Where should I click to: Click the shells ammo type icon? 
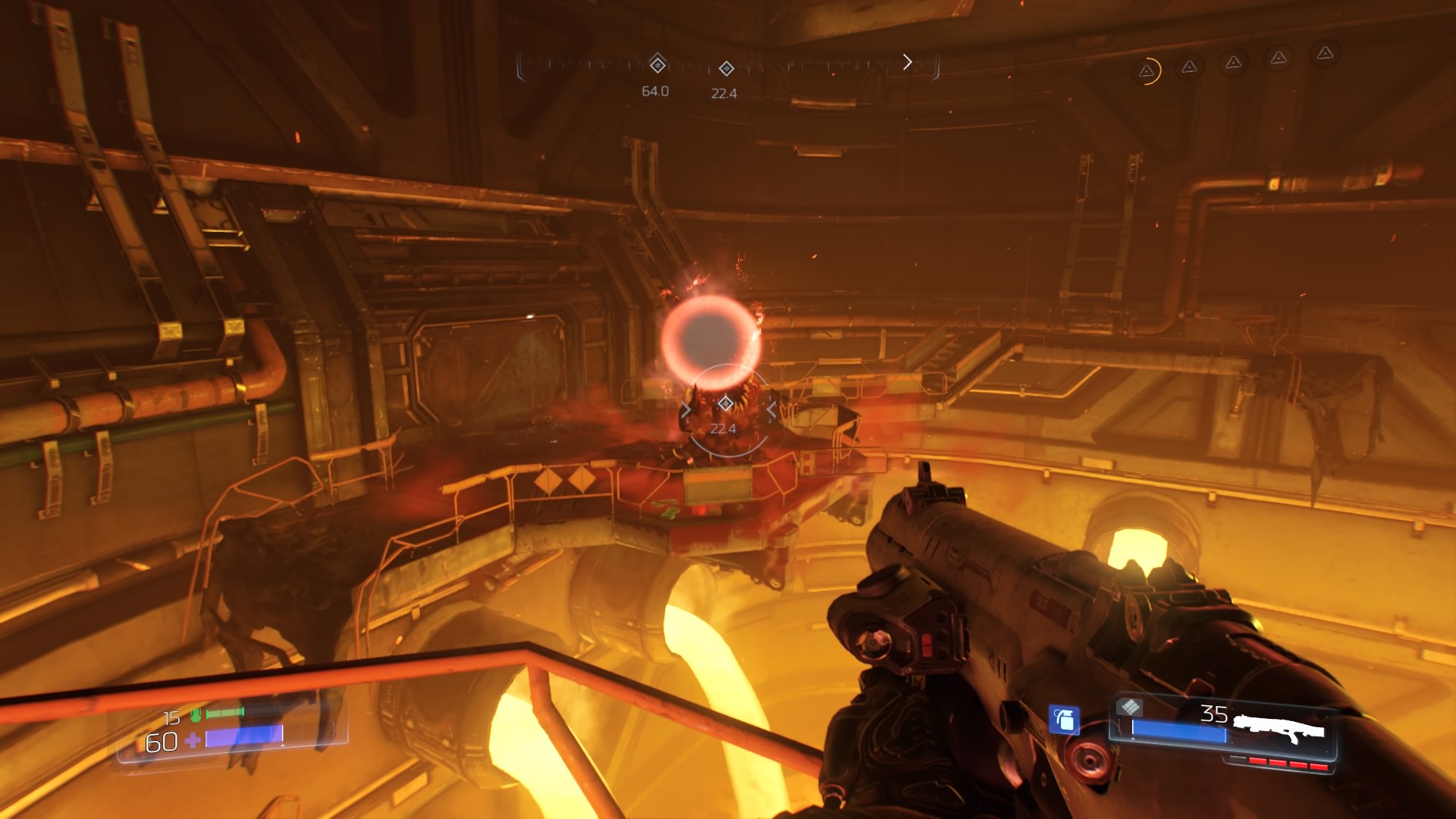[x=1130, y=708]
